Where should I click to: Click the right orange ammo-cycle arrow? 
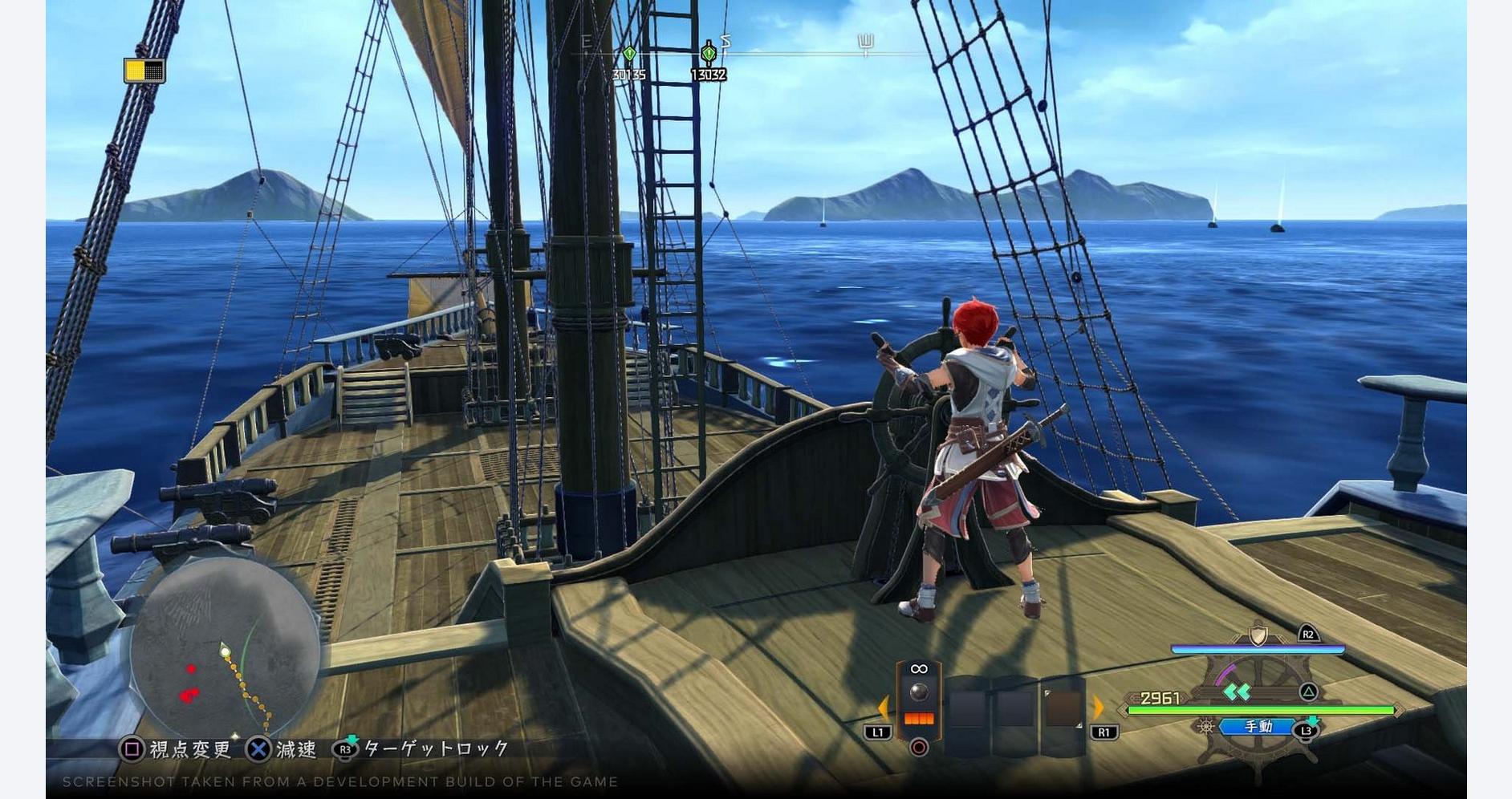[1099, 708]
